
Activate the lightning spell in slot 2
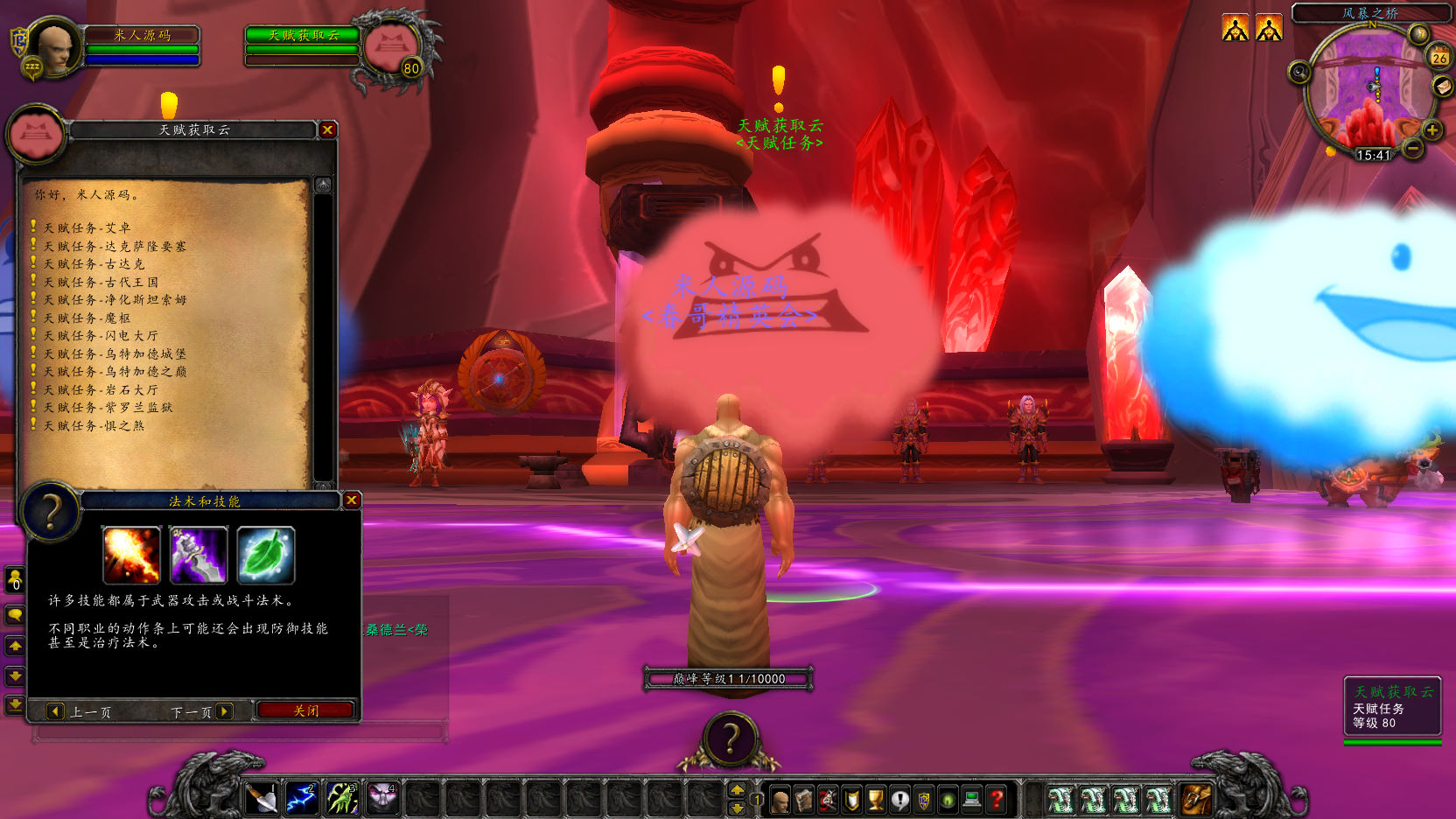(x=302, y=799)
